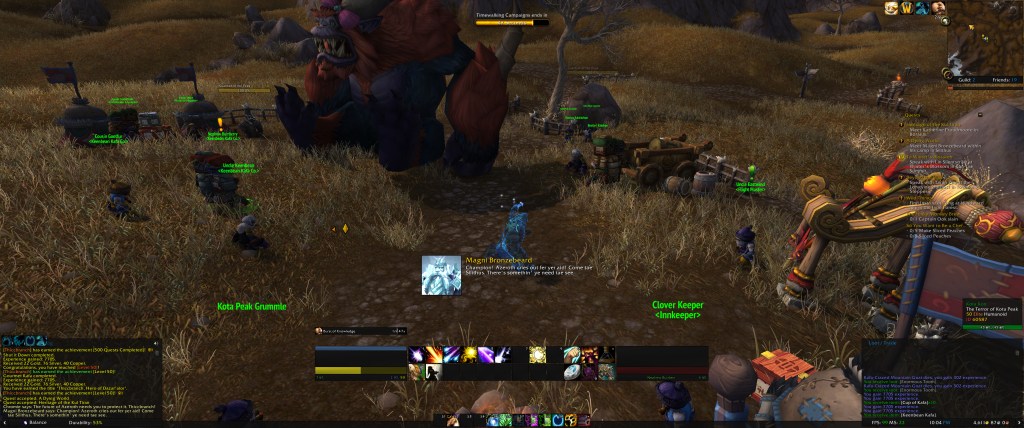The image size is (1024, 428).
Task: Click the Timewalking Campaign progress bar
Action: pos(512,23)
